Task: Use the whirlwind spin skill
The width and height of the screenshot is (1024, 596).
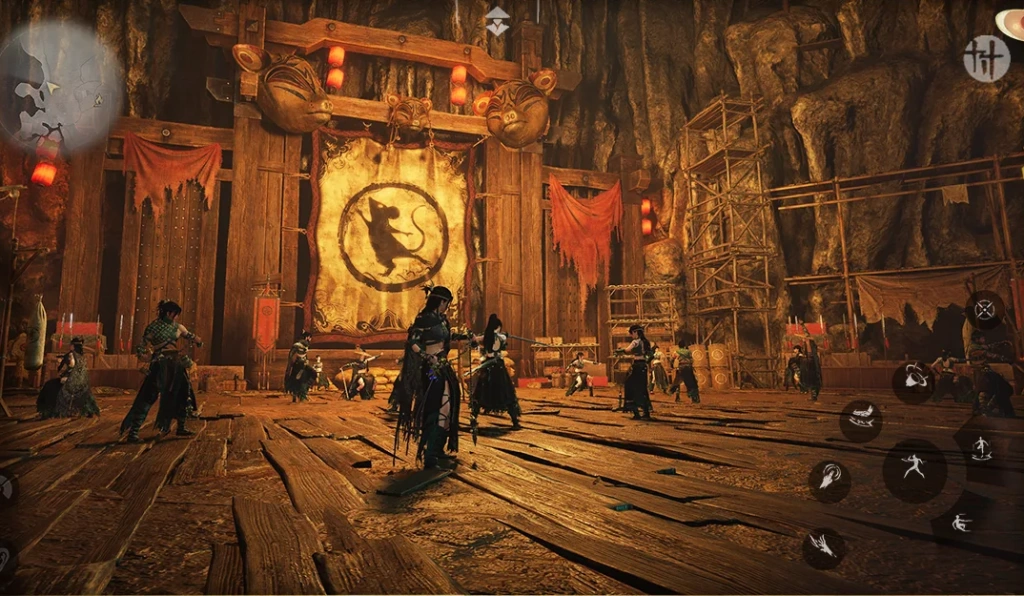Action: point(913,381)
